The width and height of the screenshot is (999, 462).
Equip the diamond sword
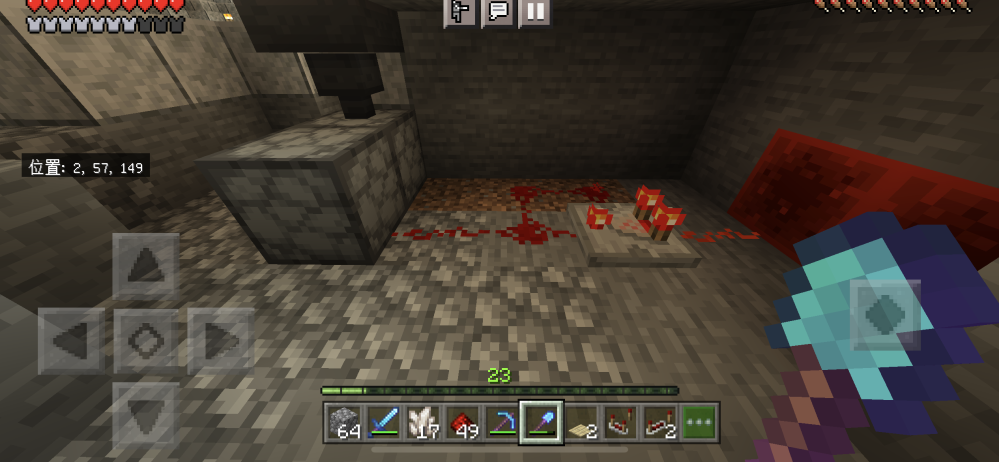tap(384, 423)
